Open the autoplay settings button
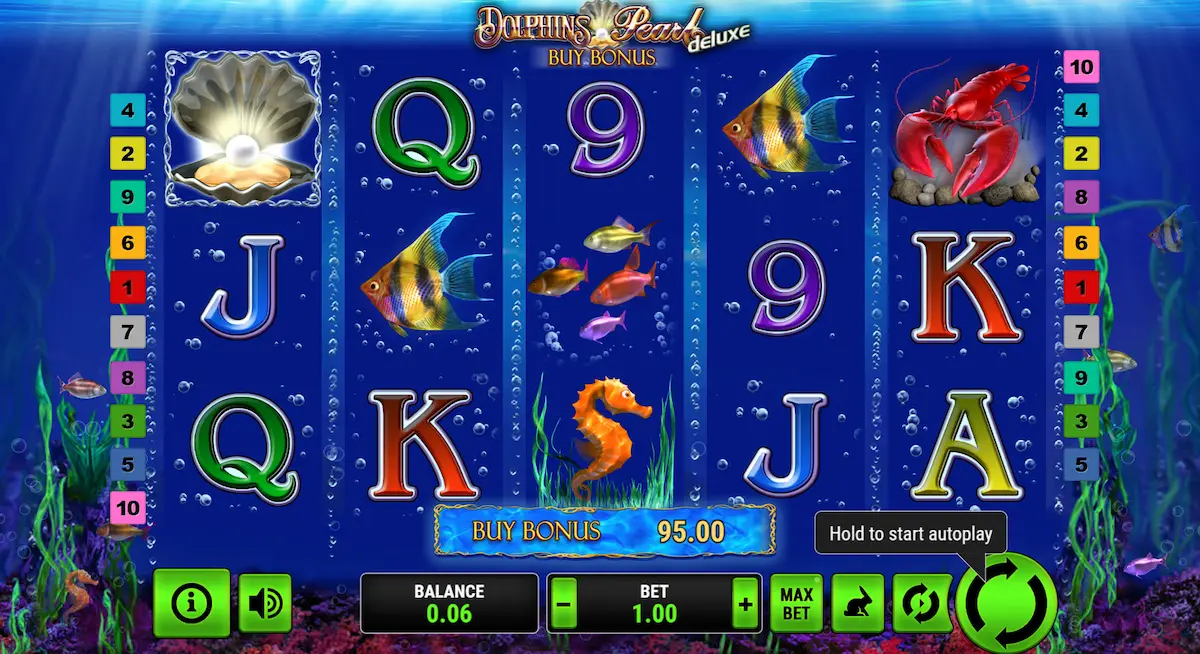This screenshot has height=654, width=1200. tap(919, 604)
